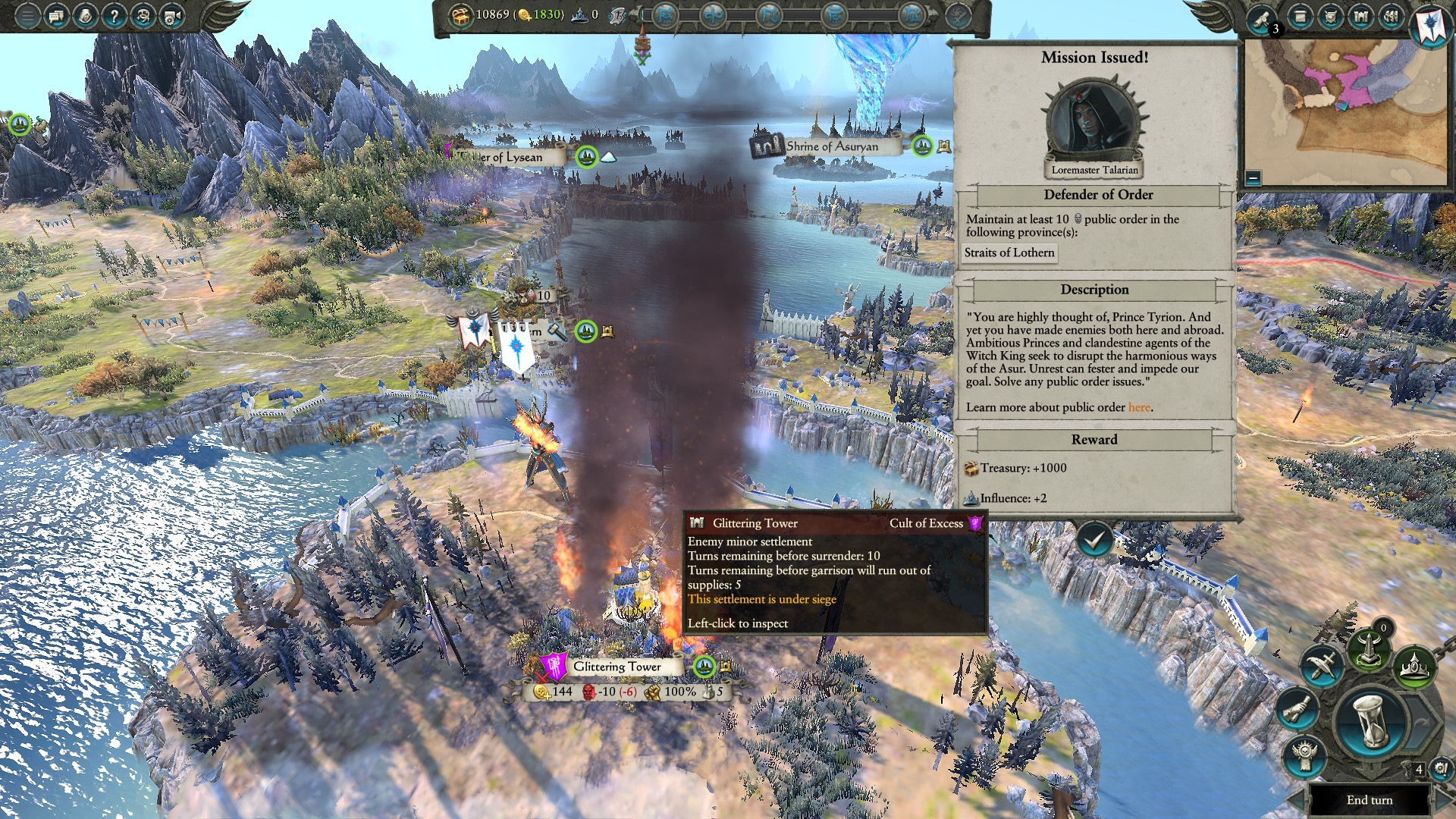Open help via the question mark icon
Screen dimensions: 1456x819
(114, 15)
